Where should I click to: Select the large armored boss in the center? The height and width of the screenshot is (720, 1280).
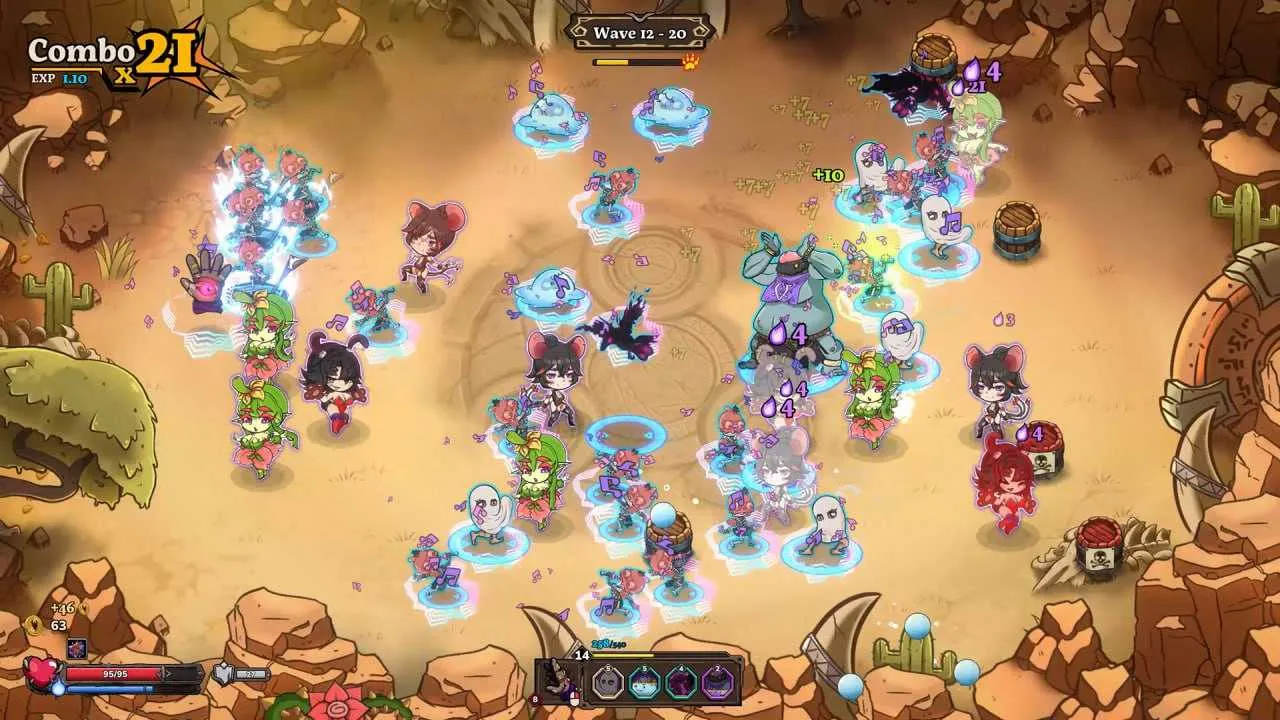[x=790, y=300]
